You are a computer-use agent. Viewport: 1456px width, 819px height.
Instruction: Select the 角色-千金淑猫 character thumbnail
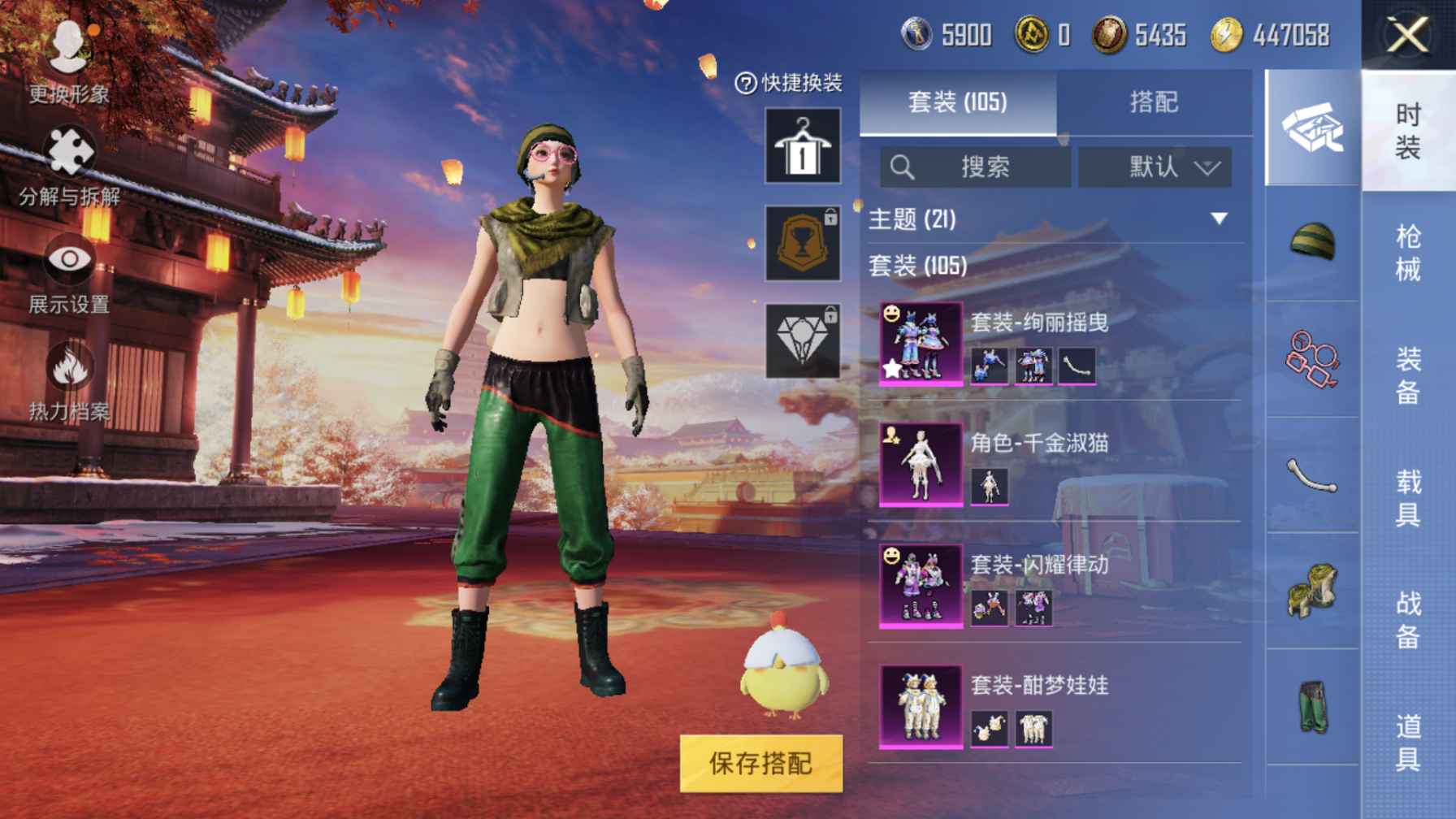coord(921,464)
